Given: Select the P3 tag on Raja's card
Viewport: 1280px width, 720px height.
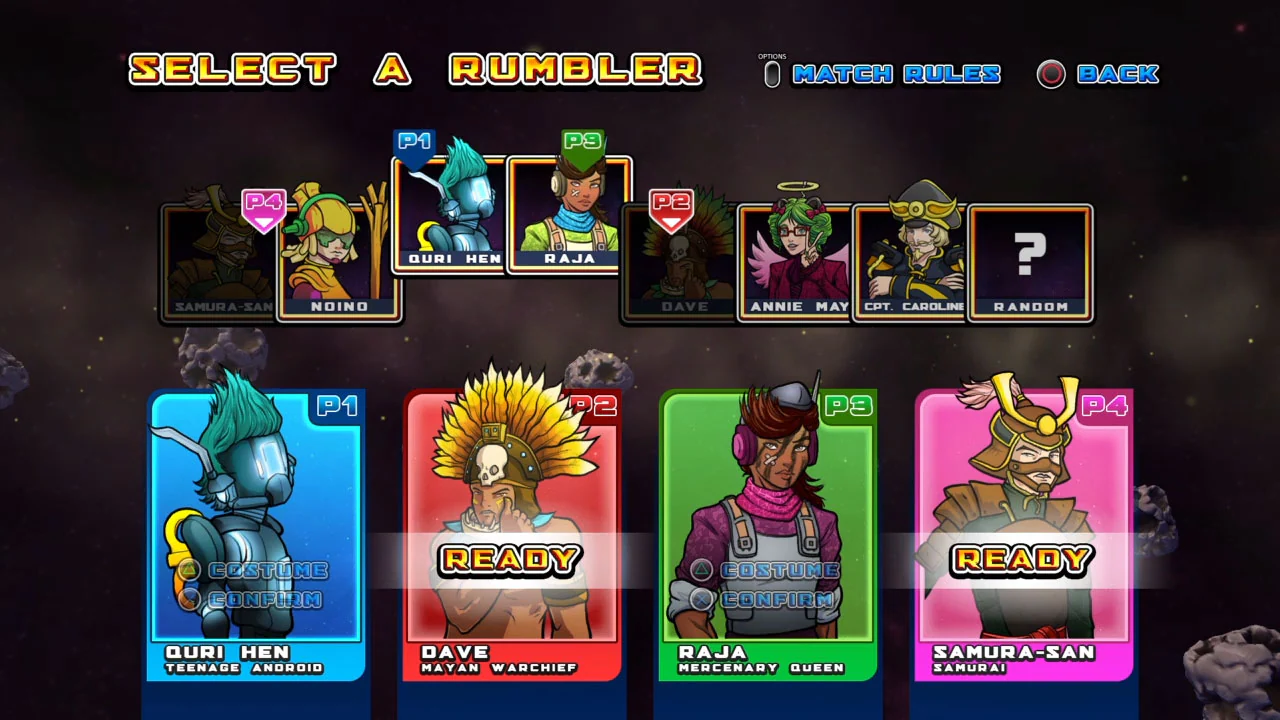Looking at the screenshot, I should [848, 406].
